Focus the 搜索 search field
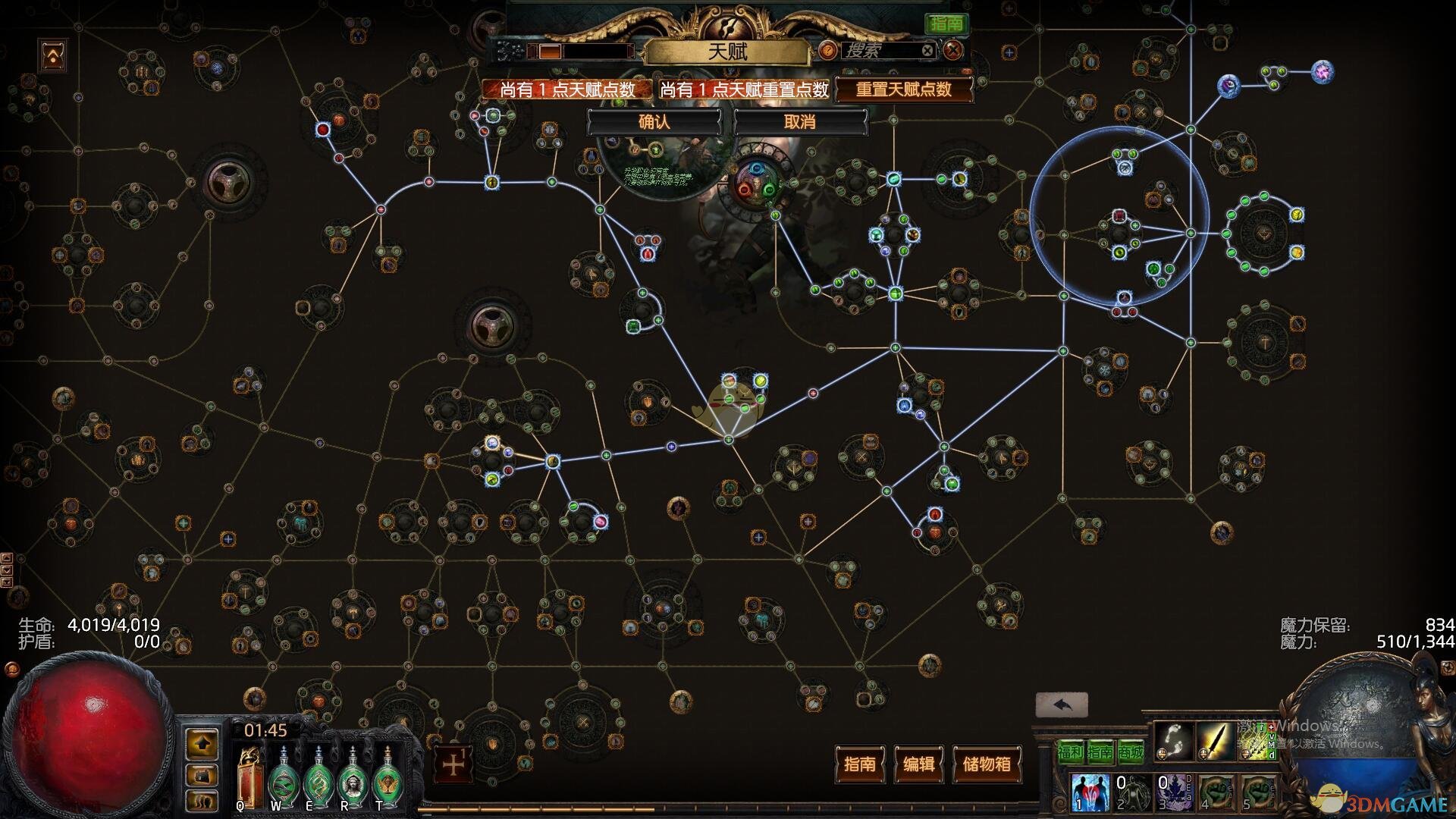This screenshot has width=1456, height=819. tap(880, 51)
